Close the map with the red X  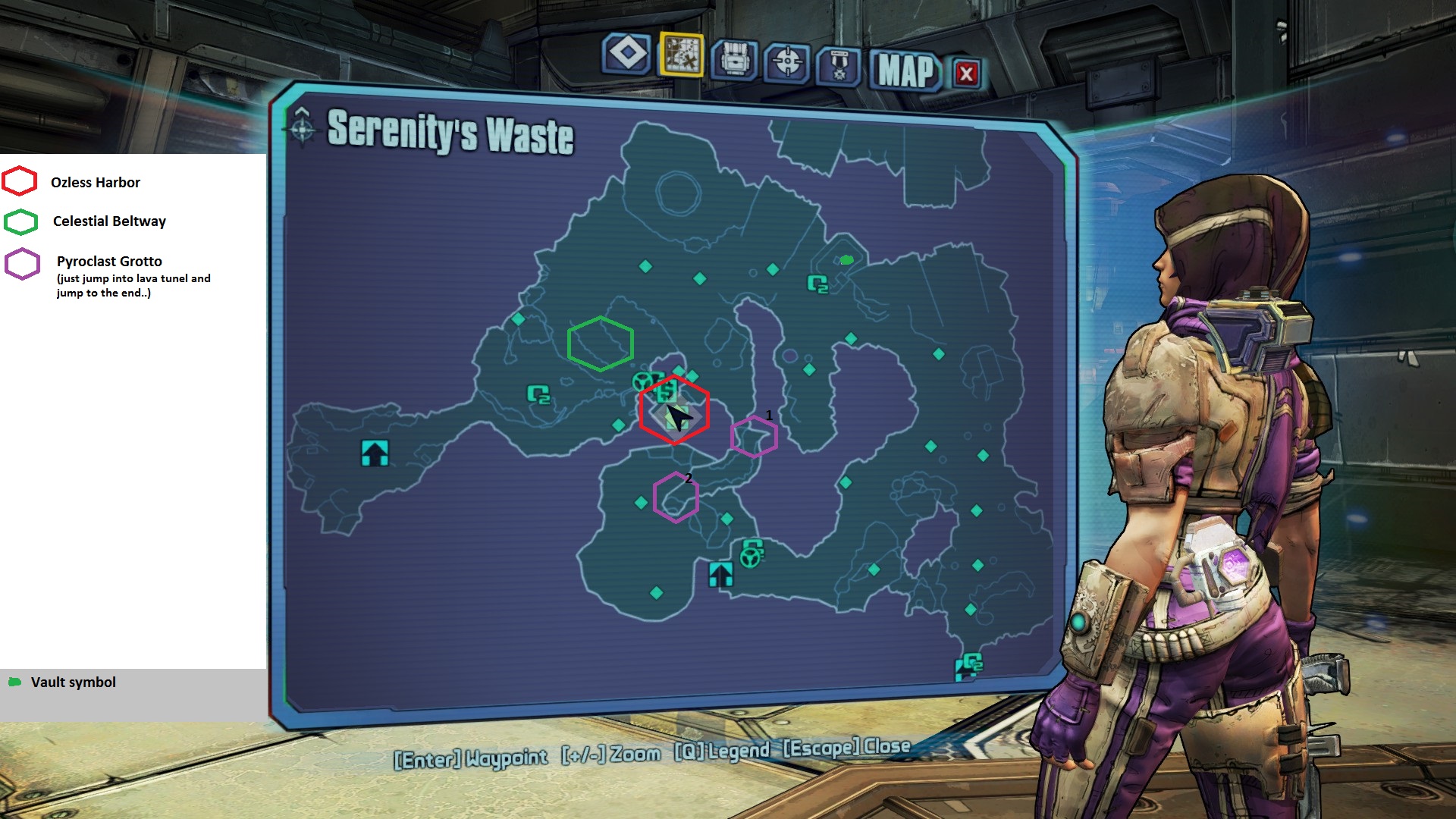[x=966, y=74]
